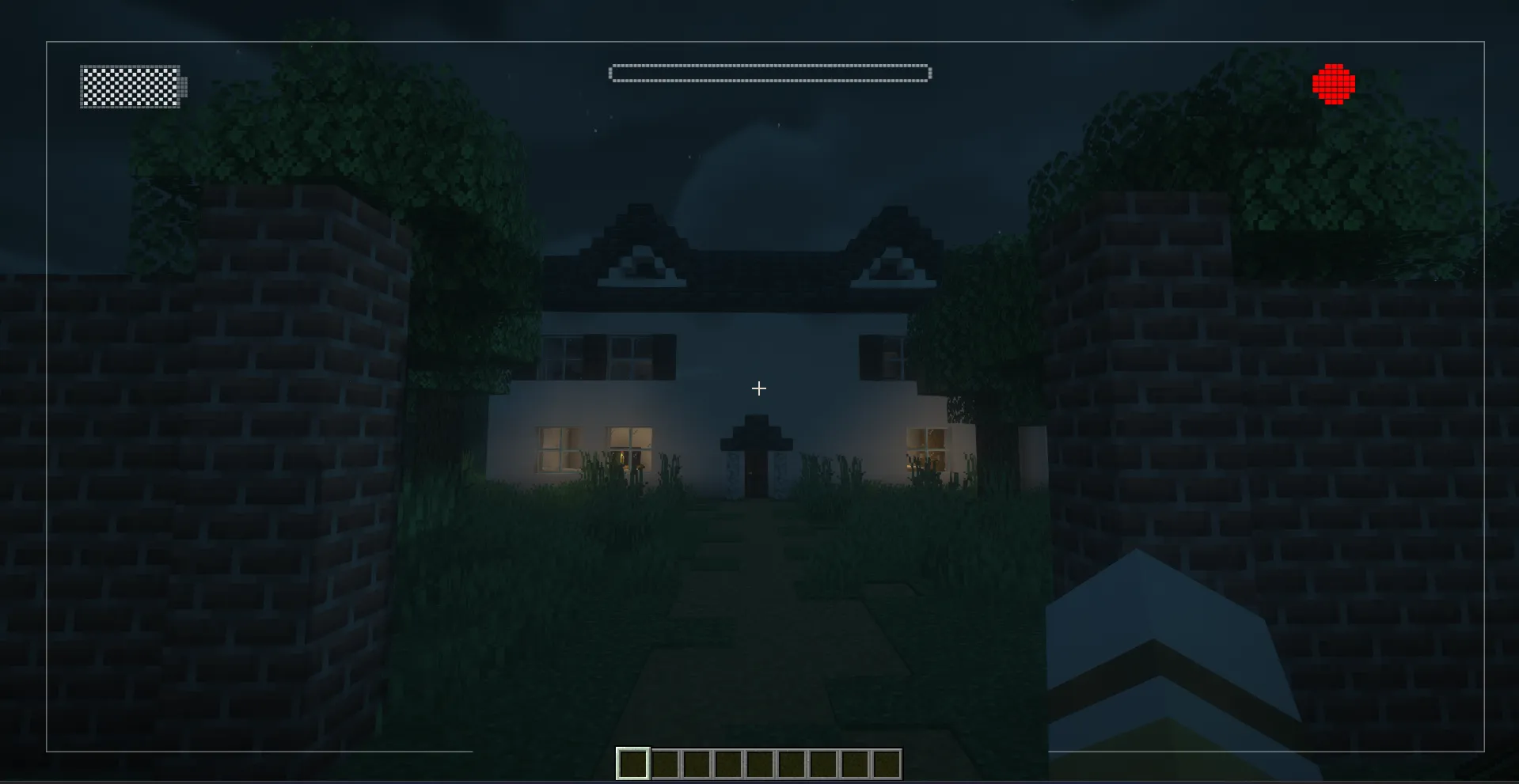Click the third hotbar slot
The width and height of the screenshot is (1519, 784).
(x=695, y=763)
